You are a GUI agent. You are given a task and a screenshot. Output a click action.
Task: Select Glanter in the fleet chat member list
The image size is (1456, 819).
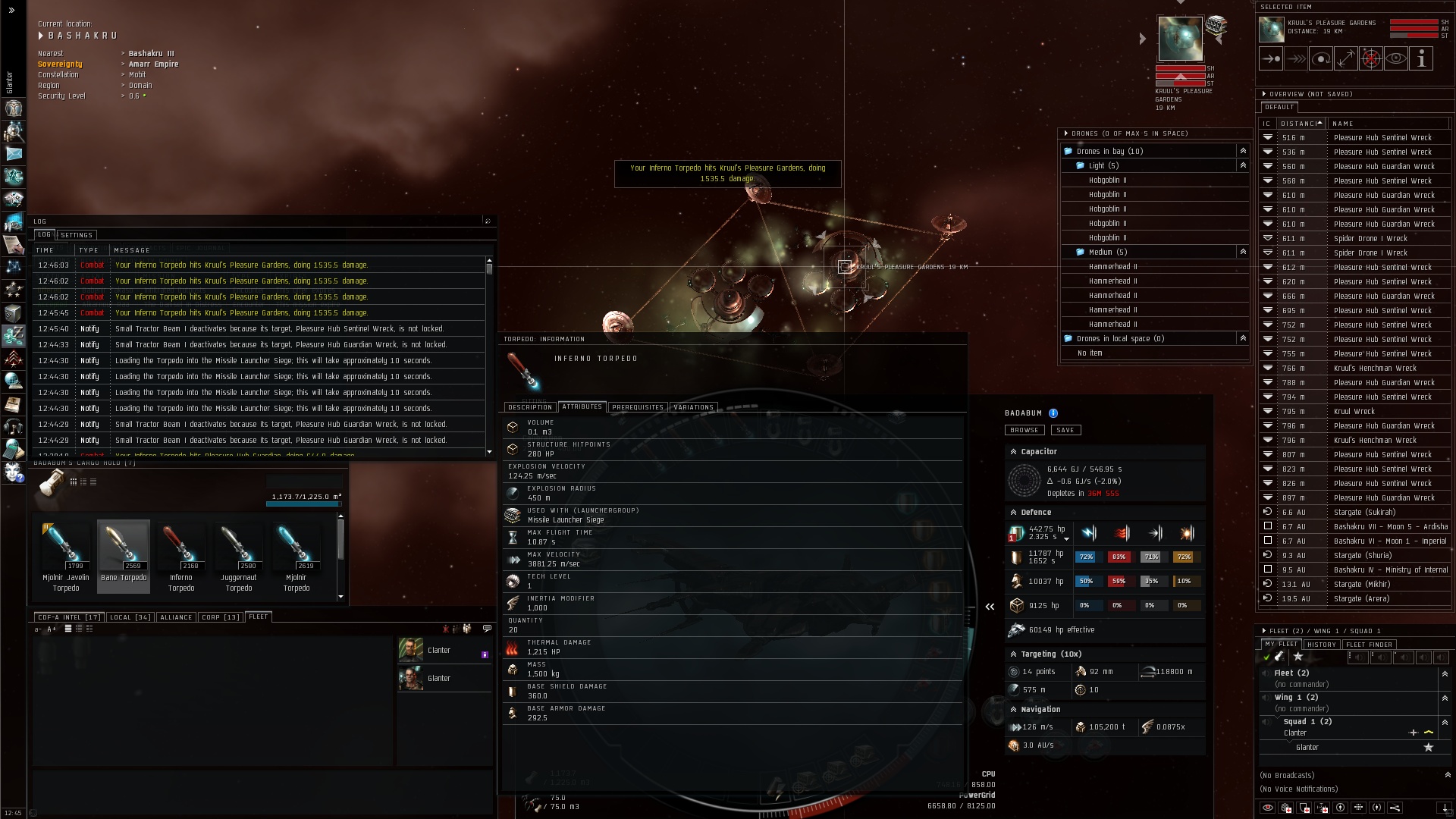[x=439, y=679]
